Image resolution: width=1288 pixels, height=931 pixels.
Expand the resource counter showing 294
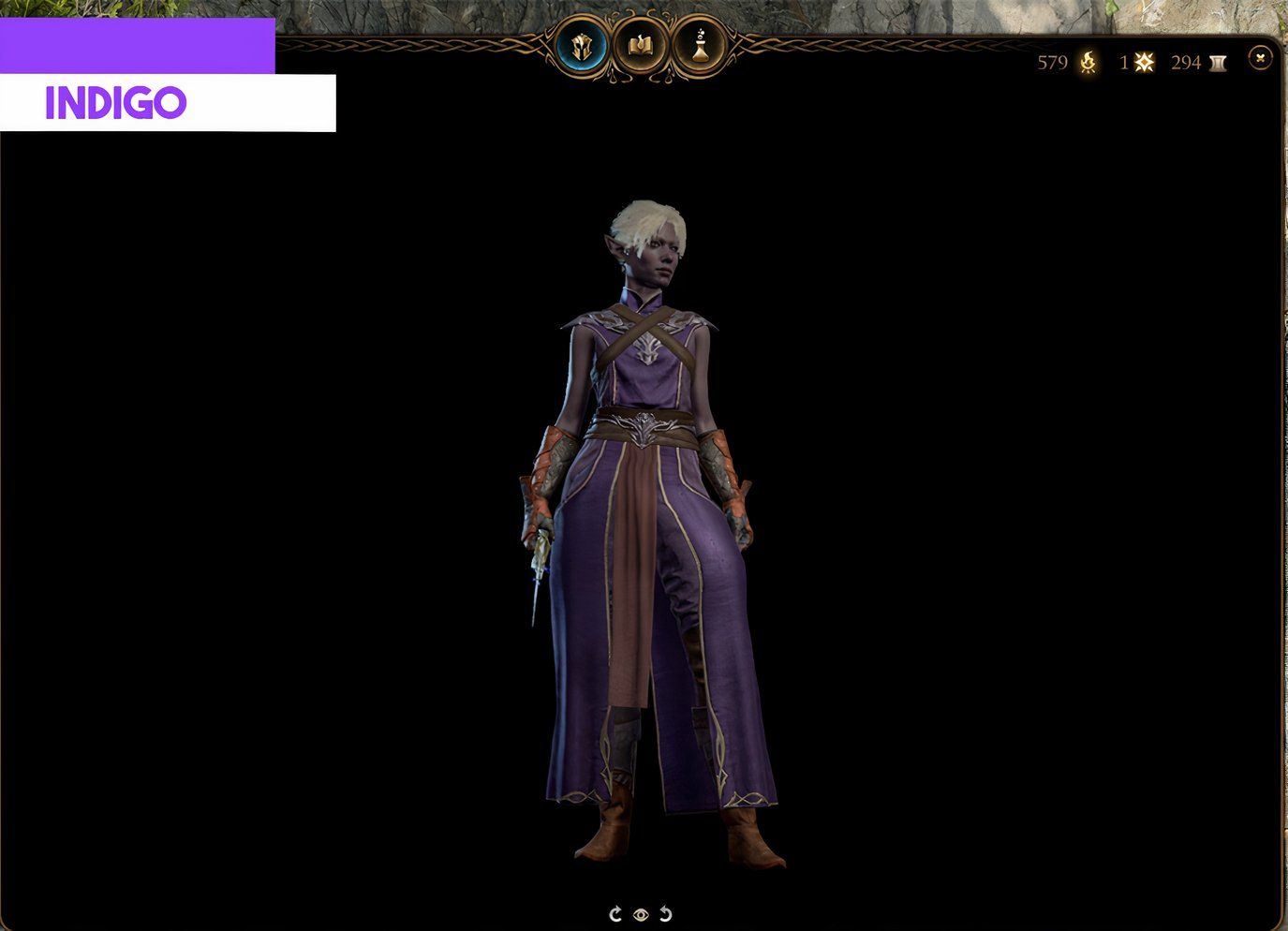[1186, 63]
